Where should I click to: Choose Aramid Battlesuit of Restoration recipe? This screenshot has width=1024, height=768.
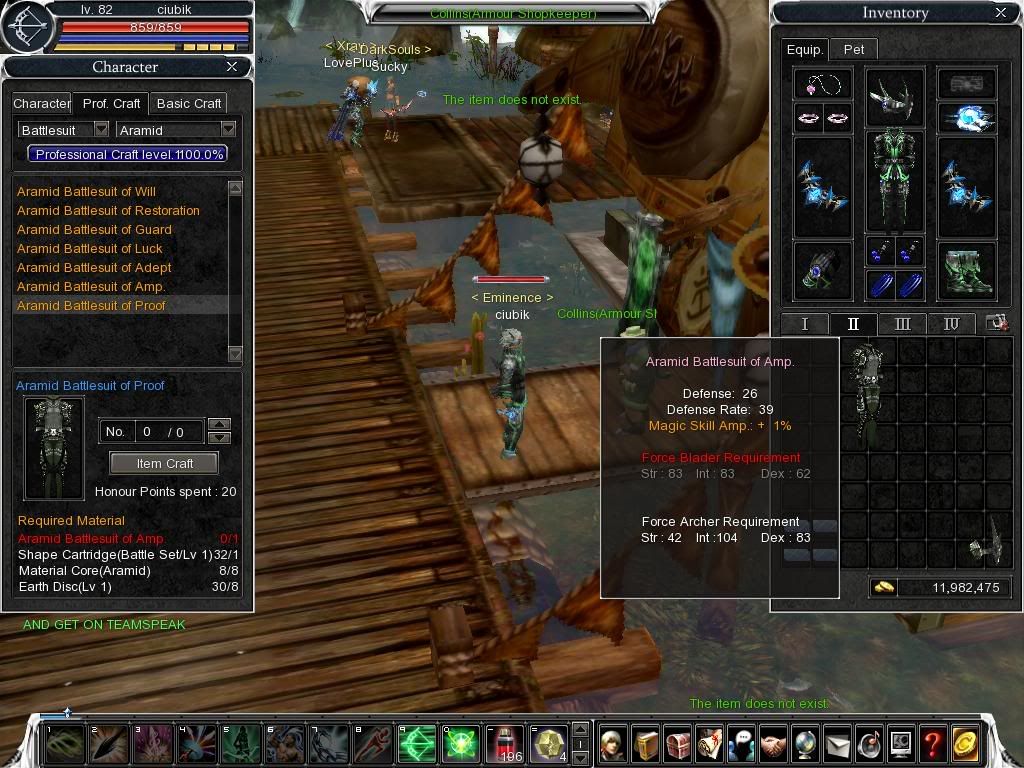108,210
